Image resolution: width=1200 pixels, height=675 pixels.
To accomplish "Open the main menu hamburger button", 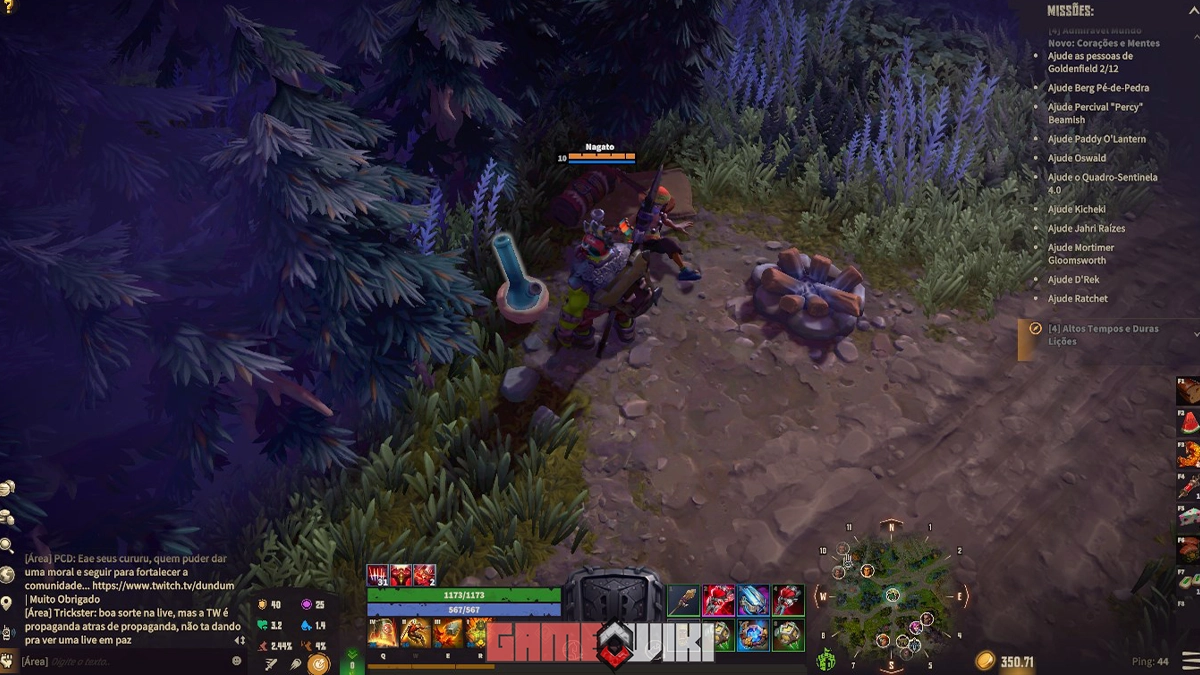I will [x=1189, y=661].
